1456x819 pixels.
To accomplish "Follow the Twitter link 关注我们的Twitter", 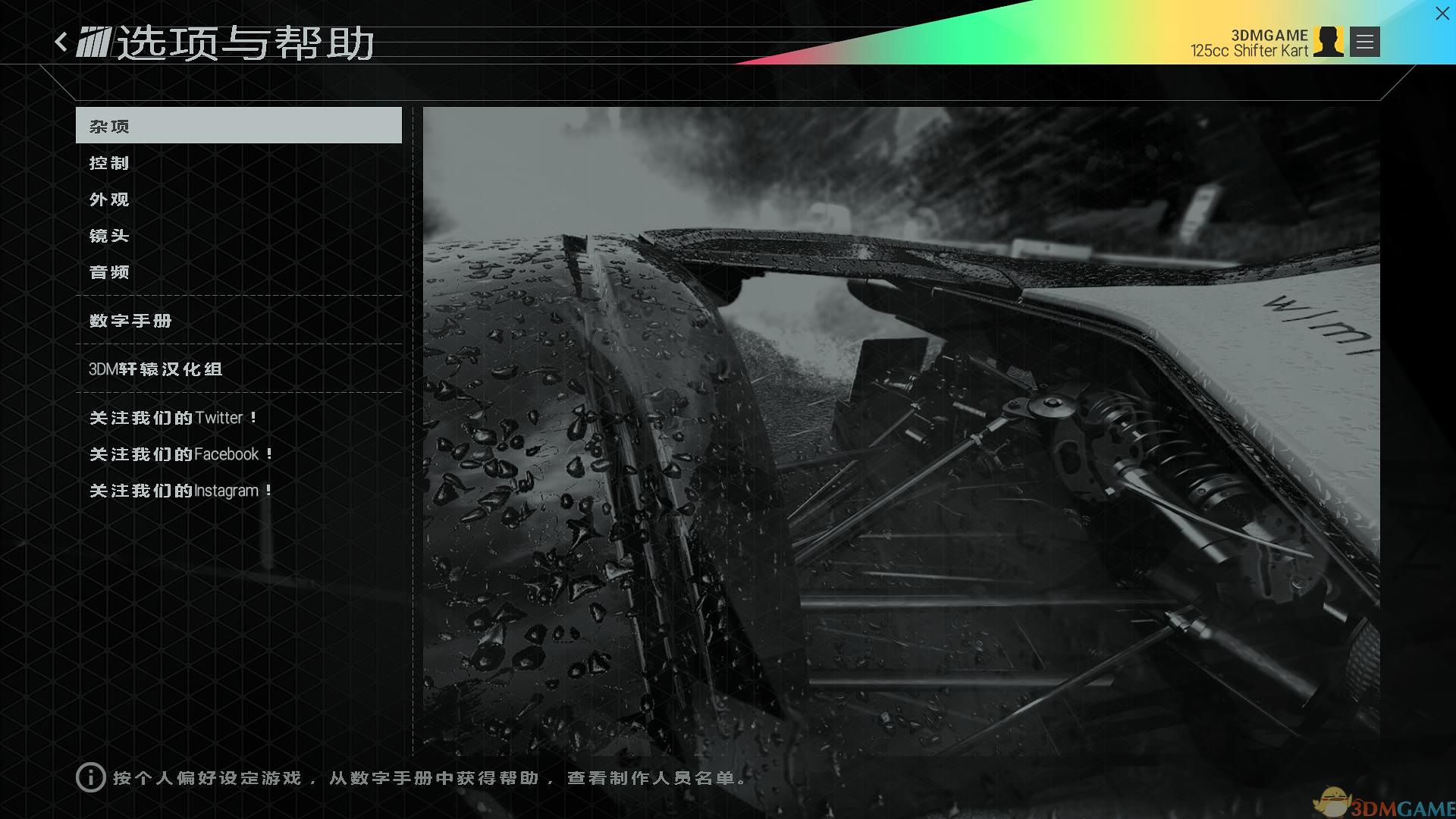I will 173,417.
